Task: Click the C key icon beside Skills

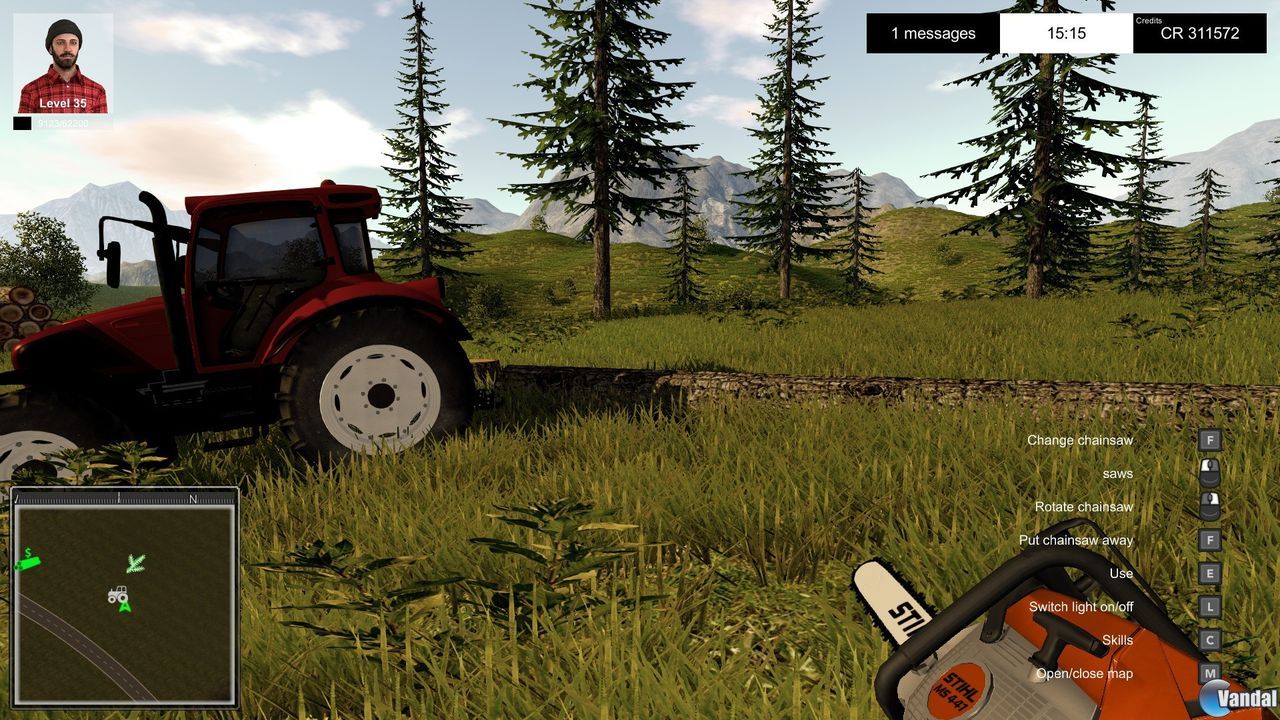Action: tap(1209, 640)
